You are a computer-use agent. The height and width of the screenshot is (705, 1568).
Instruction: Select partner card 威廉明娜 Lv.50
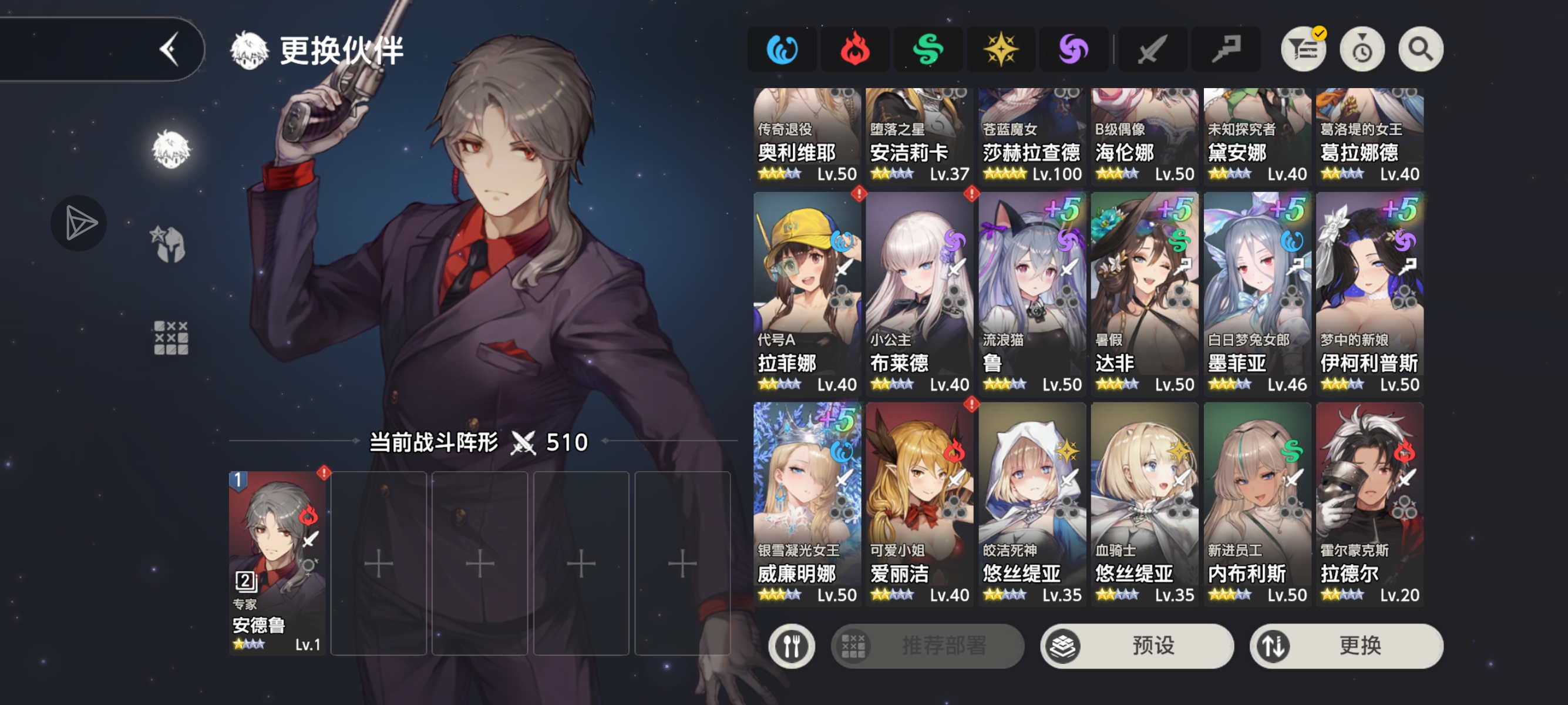[x=806, y=503]
